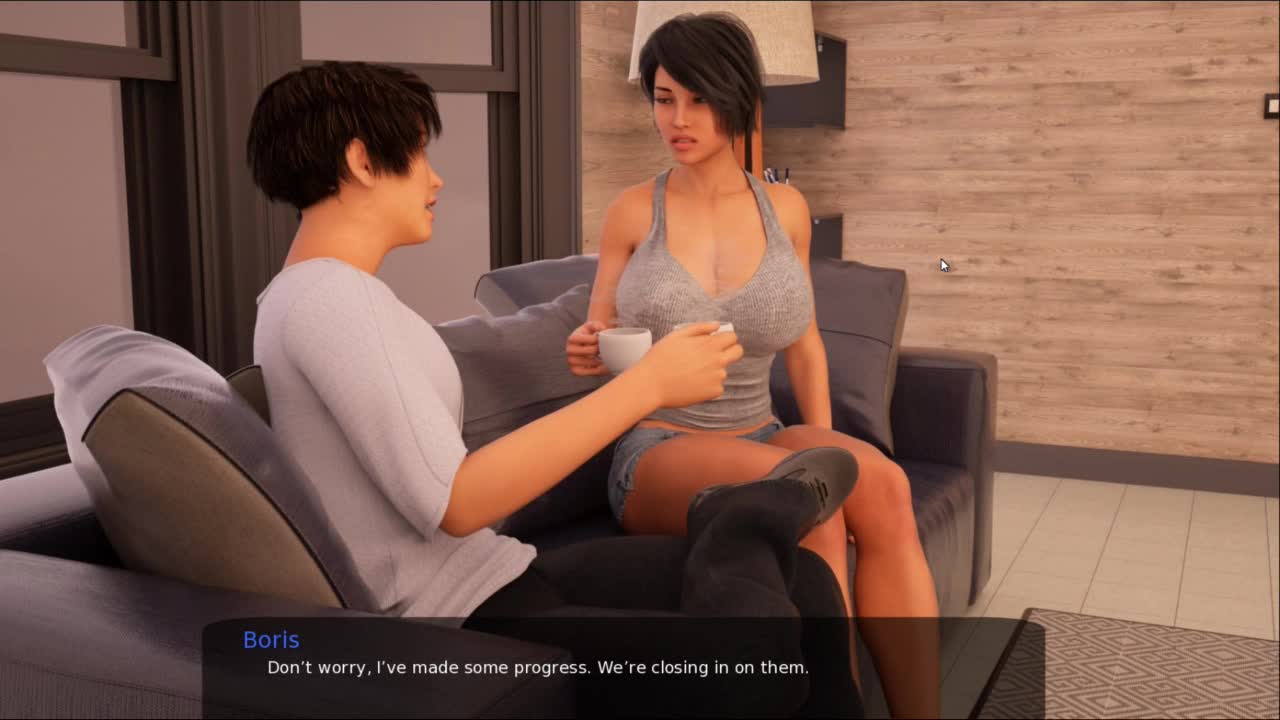Viewport: 1280px width, 720px height.
Task: Click Boris's dialogue box to continue
Action: click(622, 666)
